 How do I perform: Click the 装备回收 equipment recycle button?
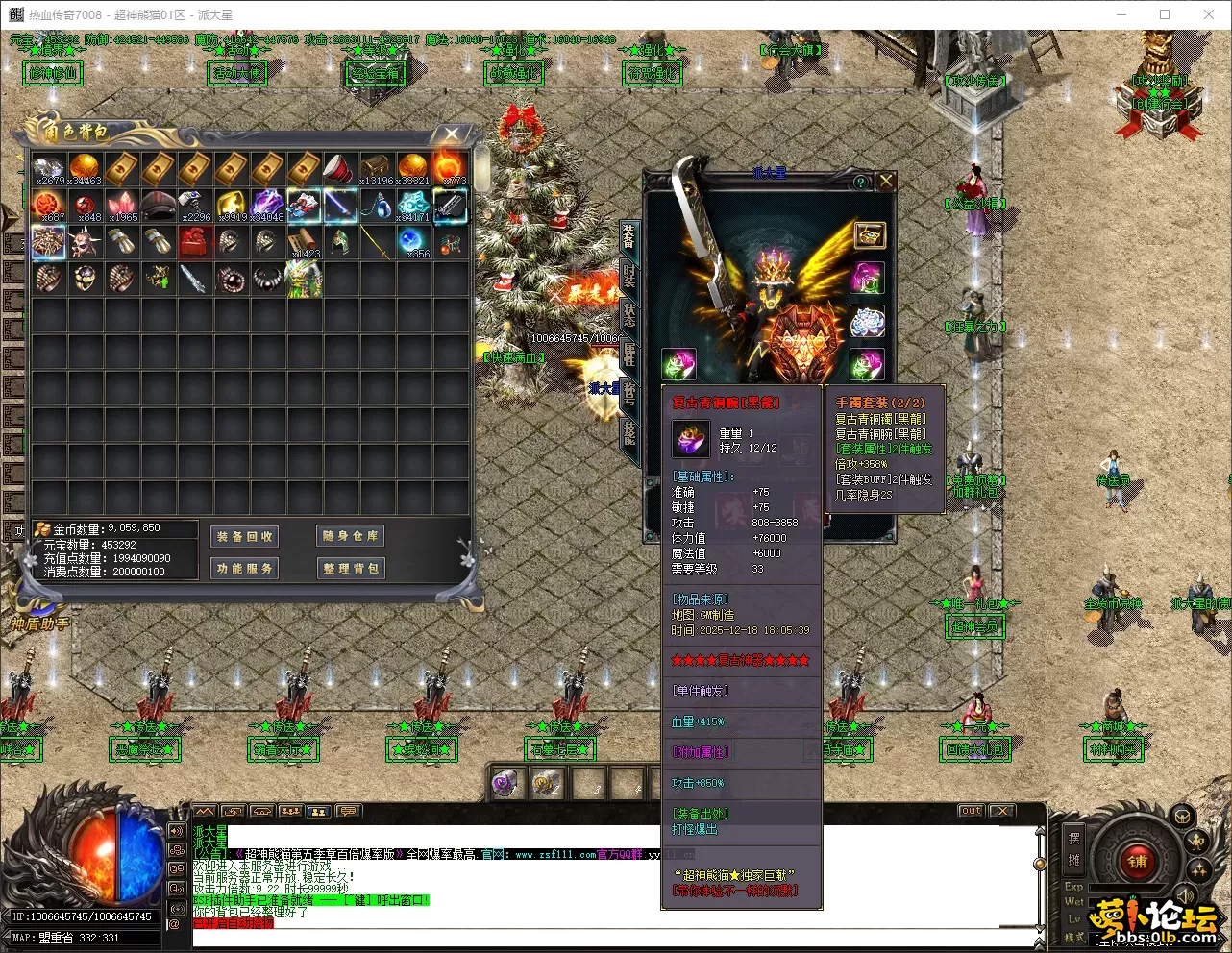(x=244, y=537)
